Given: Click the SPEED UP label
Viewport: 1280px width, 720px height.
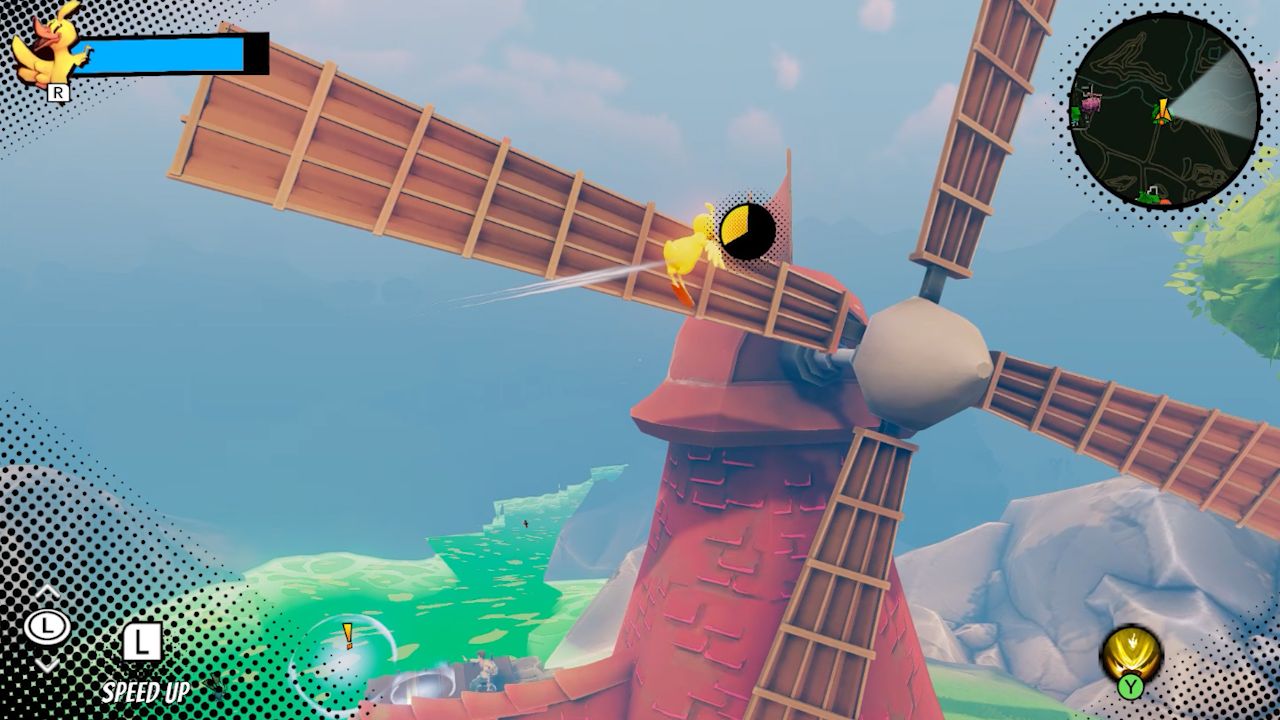Looking at the screenshot, I should pos(147,691).
